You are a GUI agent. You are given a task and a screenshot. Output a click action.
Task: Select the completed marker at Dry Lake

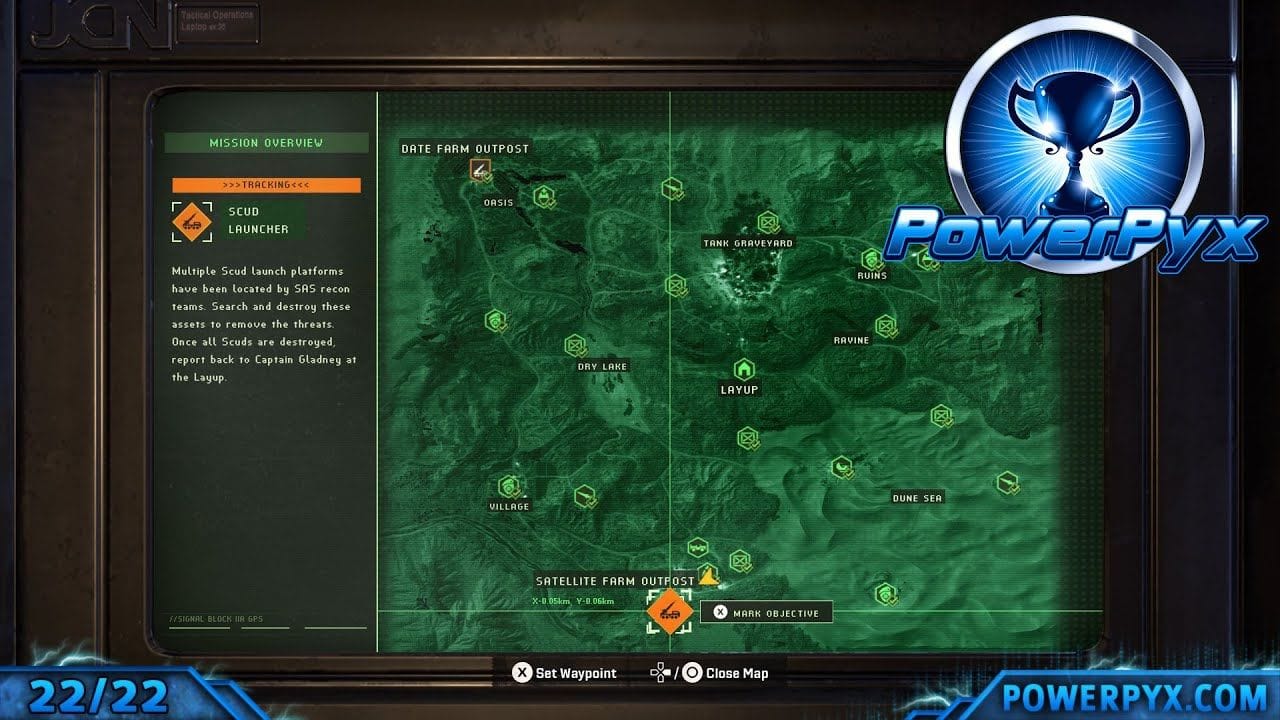tap(575, 346)
